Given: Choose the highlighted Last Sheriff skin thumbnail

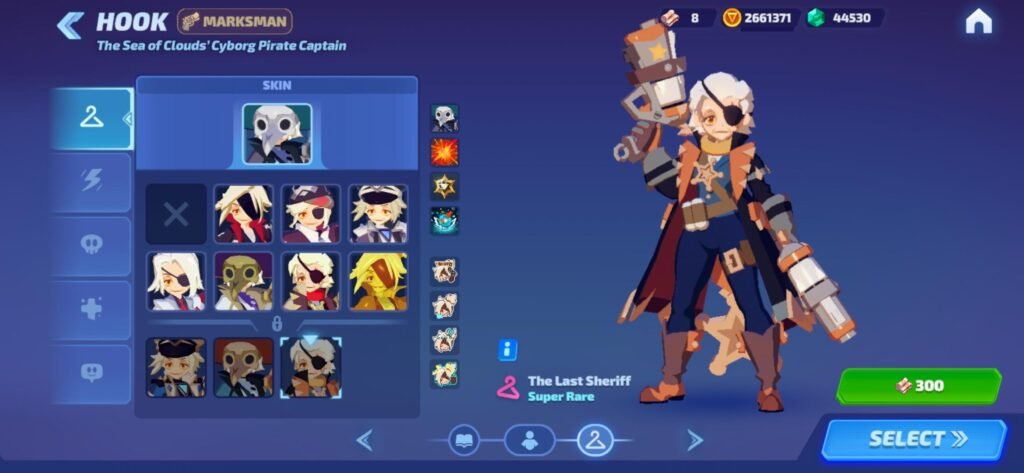Looking at the screenshot, I should (310, 367).
